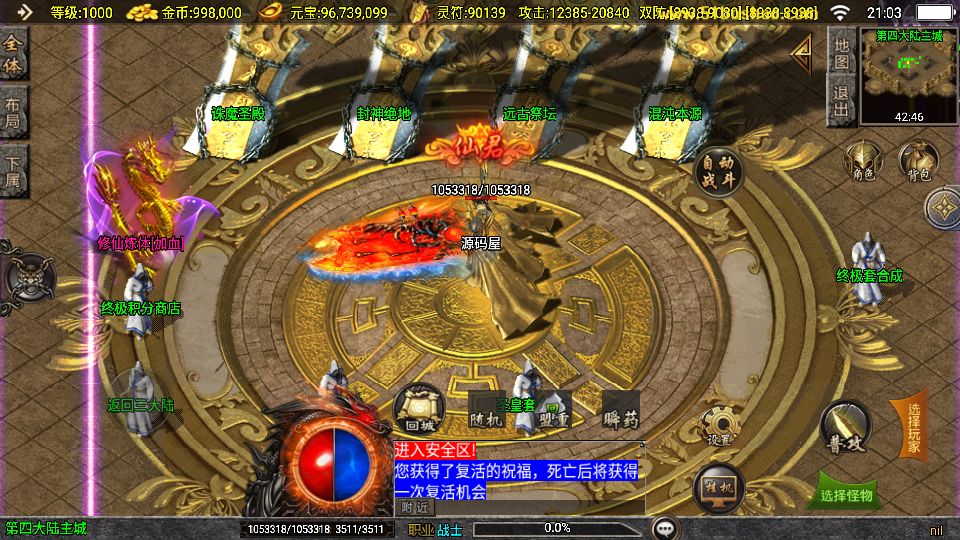Click the gold triangular arrow collapse button
The image size is (960, 540).
pos(801,53)
